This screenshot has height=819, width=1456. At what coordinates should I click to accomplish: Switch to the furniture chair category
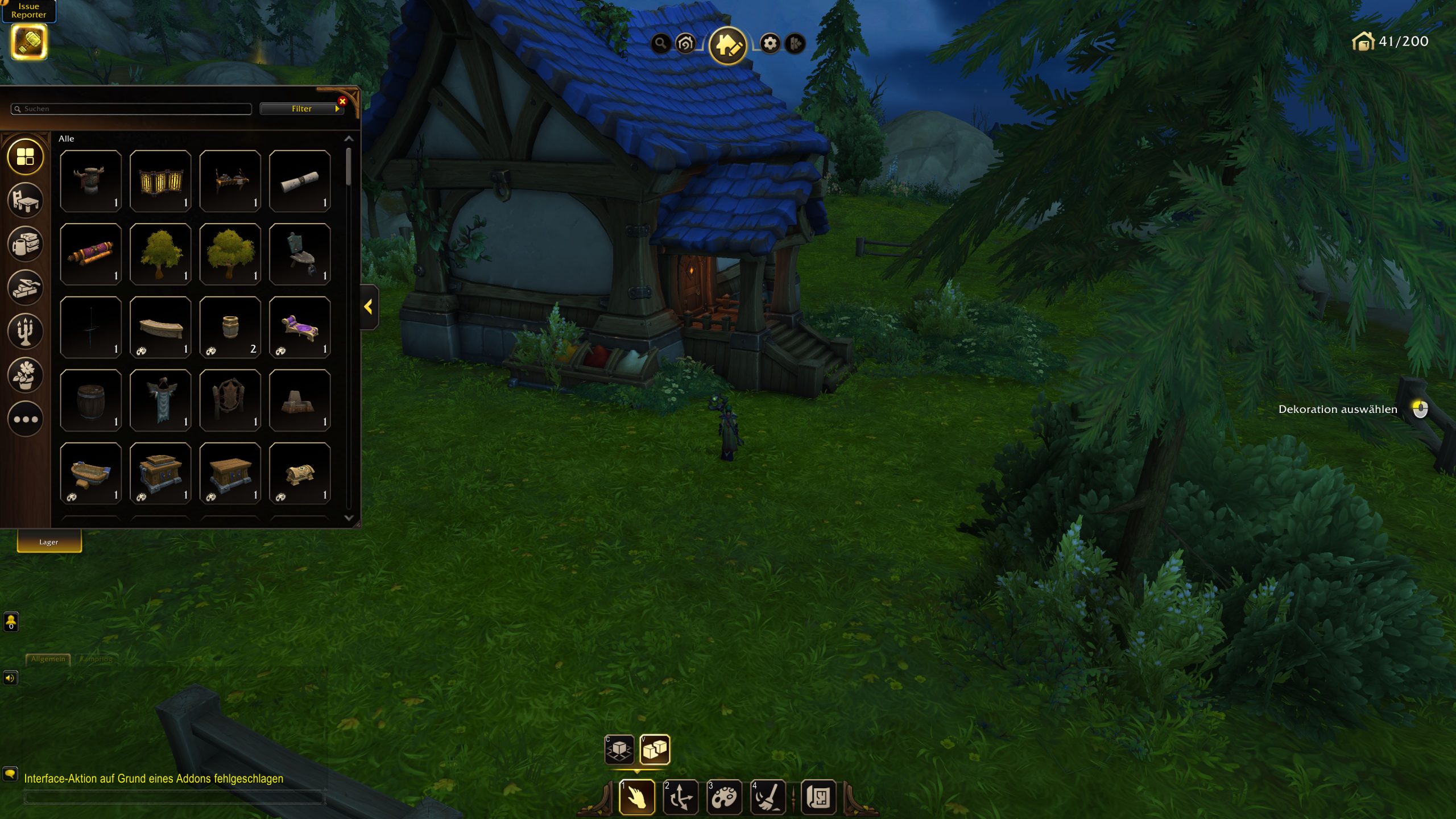pos(26,200)
